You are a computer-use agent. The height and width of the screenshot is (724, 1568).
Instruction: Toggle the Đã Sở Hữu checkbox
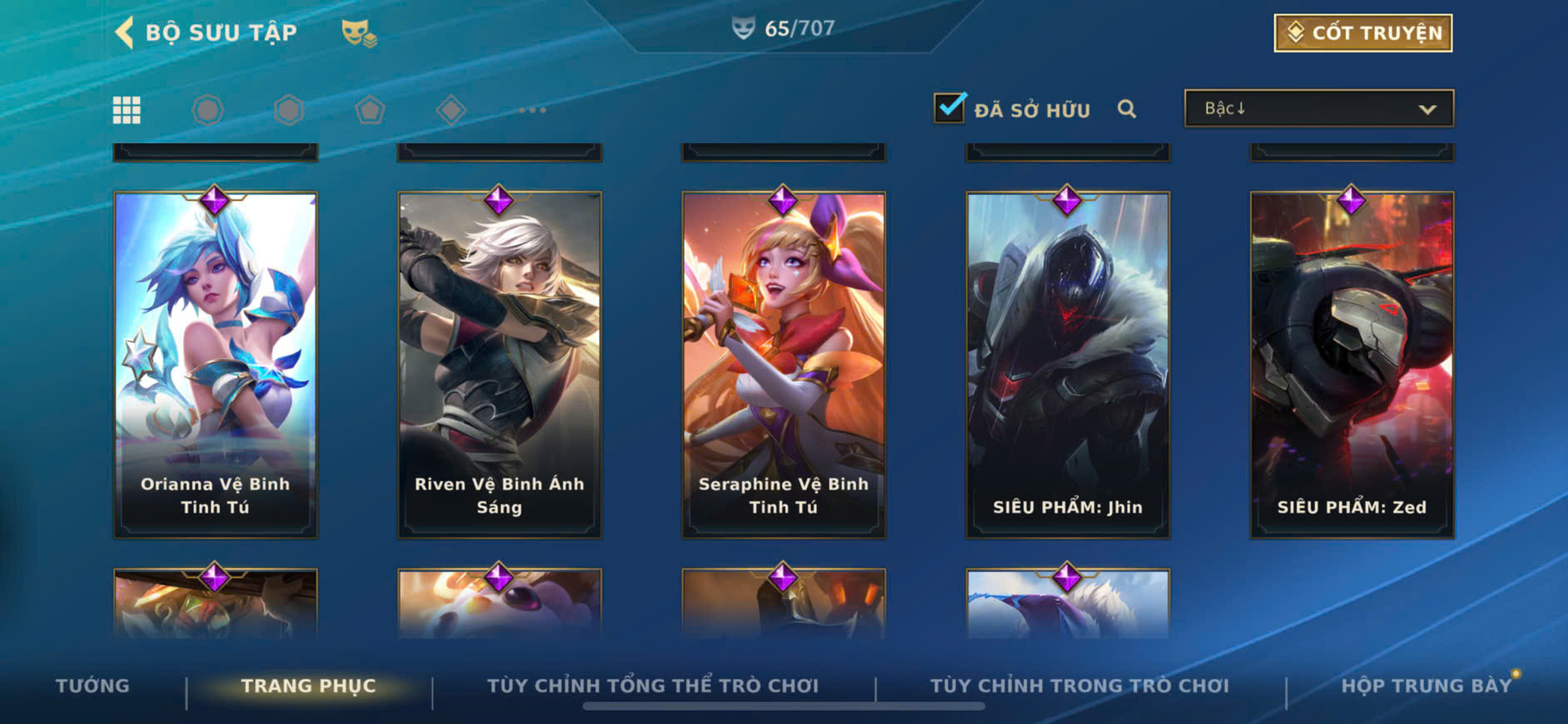tap(949, 108)
